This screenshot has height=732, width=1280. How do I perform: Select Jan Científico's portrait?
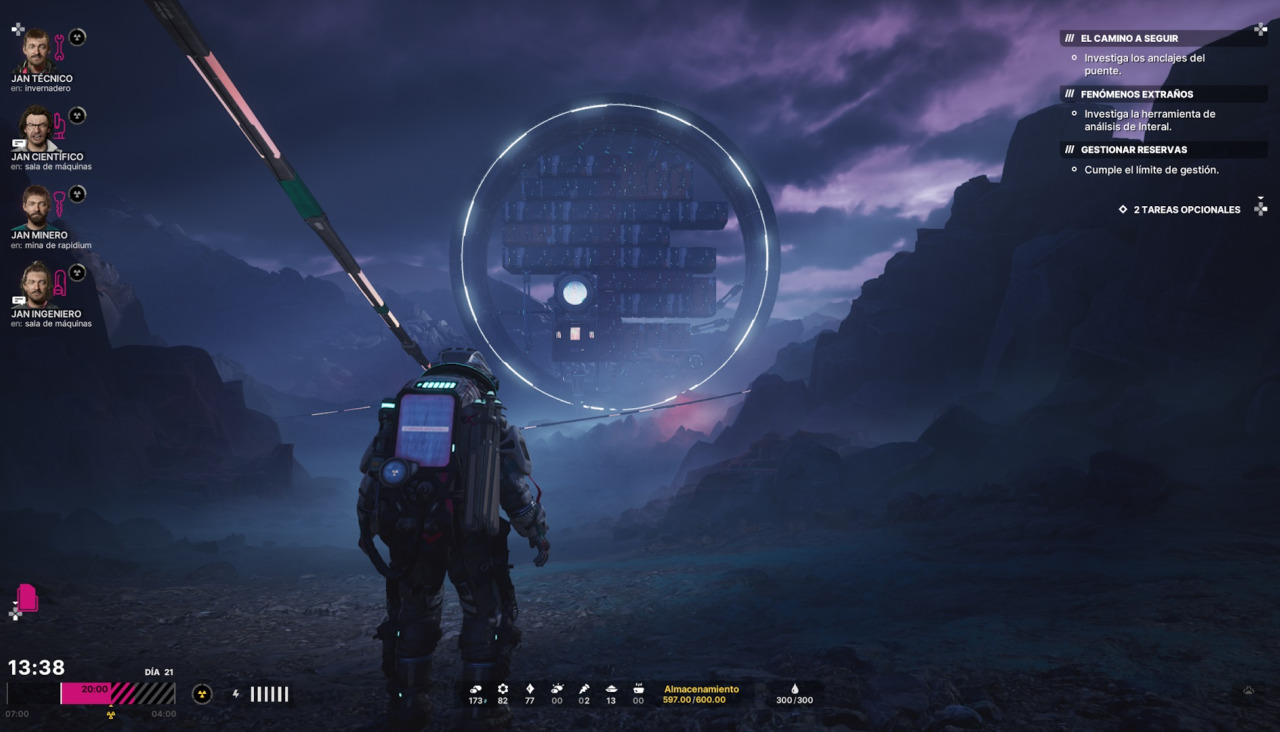click(x=37, y=129)
